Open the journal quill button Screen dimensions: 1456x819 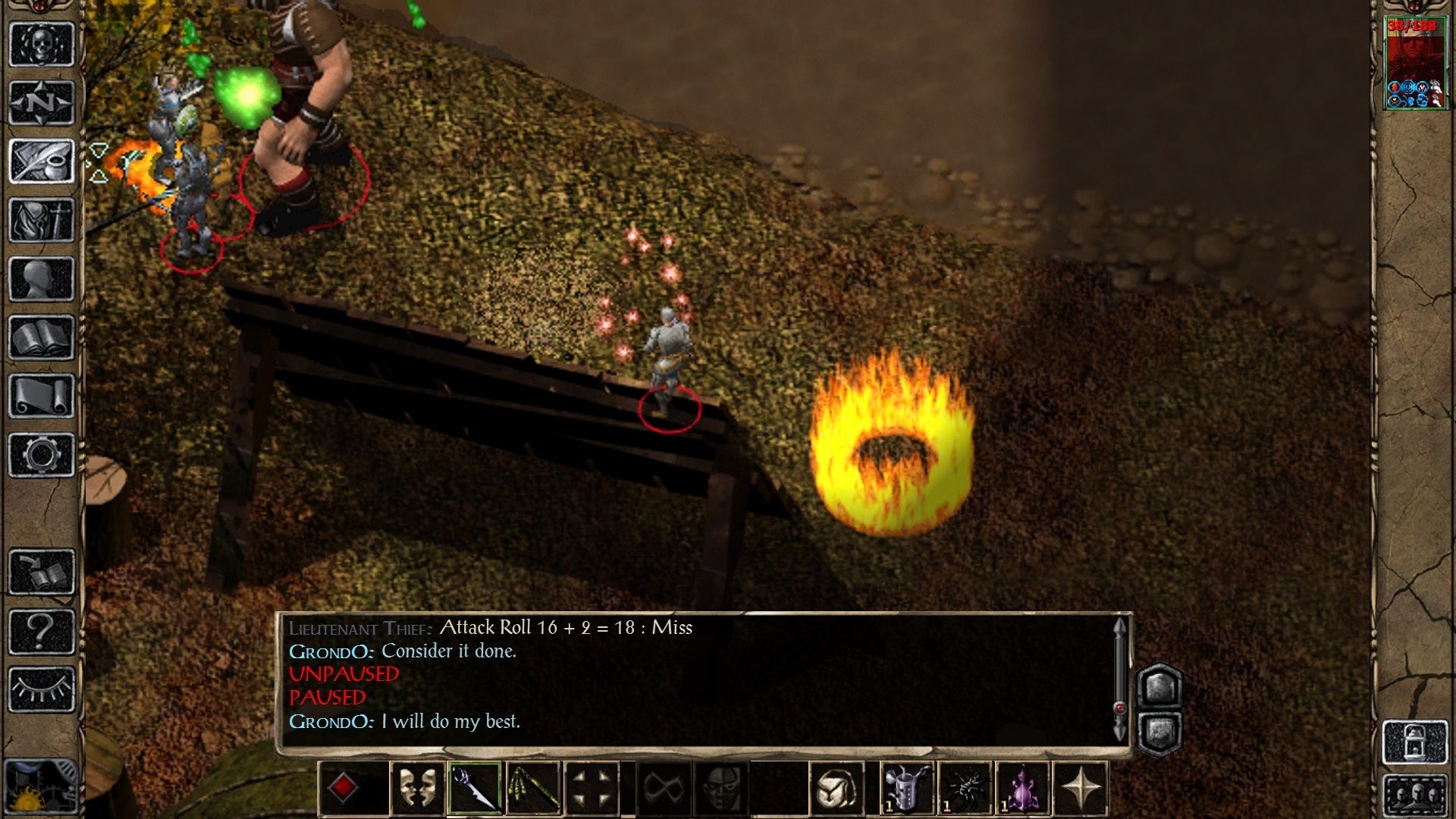(x=42, y=161)
